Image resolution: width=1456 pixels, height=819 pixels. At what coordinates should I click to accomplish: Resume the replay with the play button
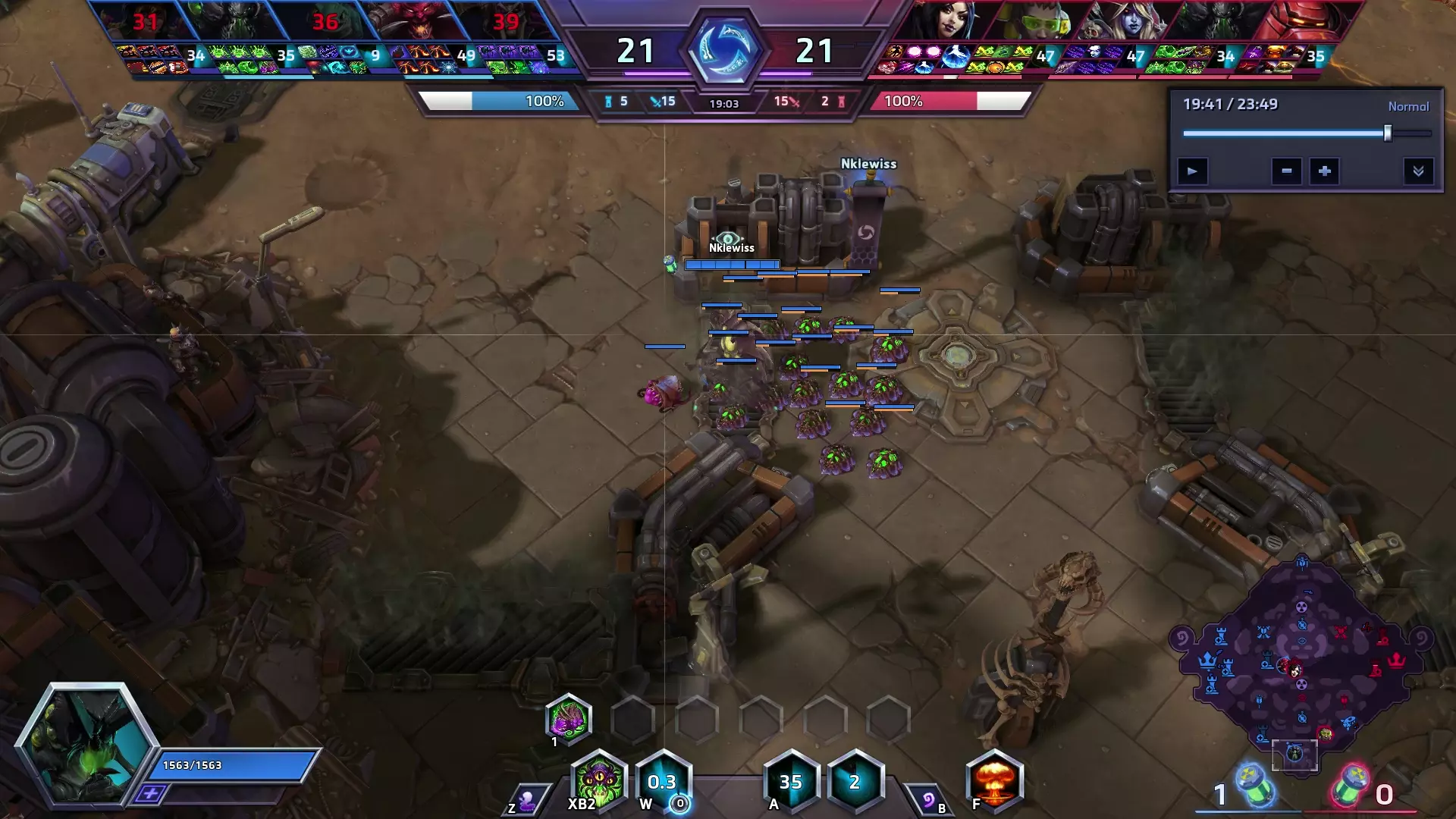point(1192,171)
